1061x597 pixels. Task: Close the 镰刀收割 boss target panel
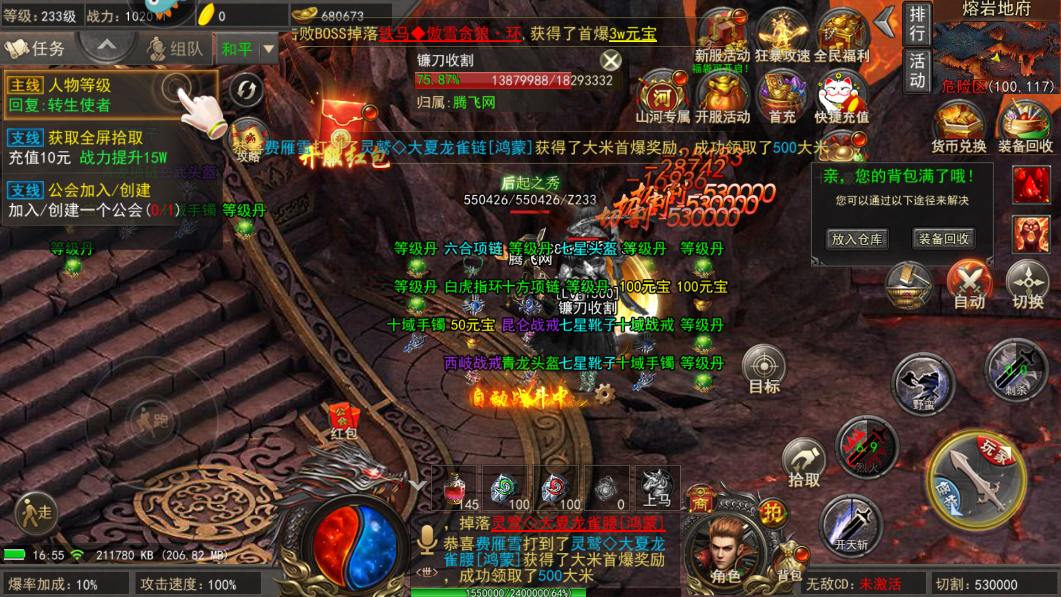[x=610, y=60]
